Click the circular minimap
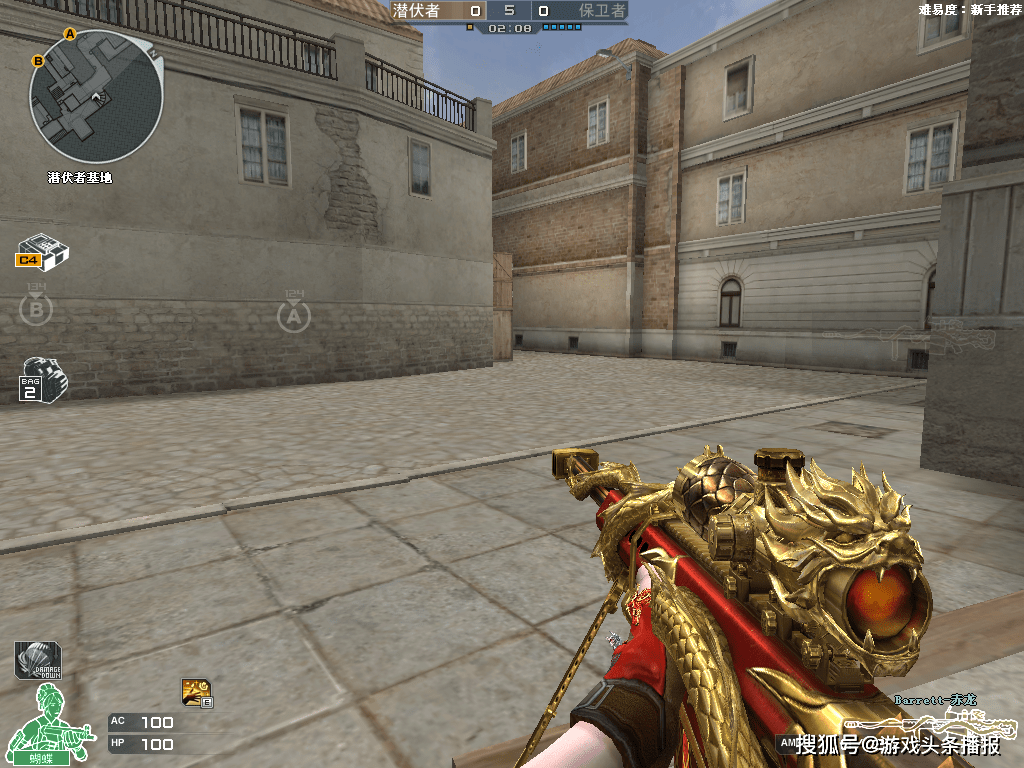 click(96, 97)
